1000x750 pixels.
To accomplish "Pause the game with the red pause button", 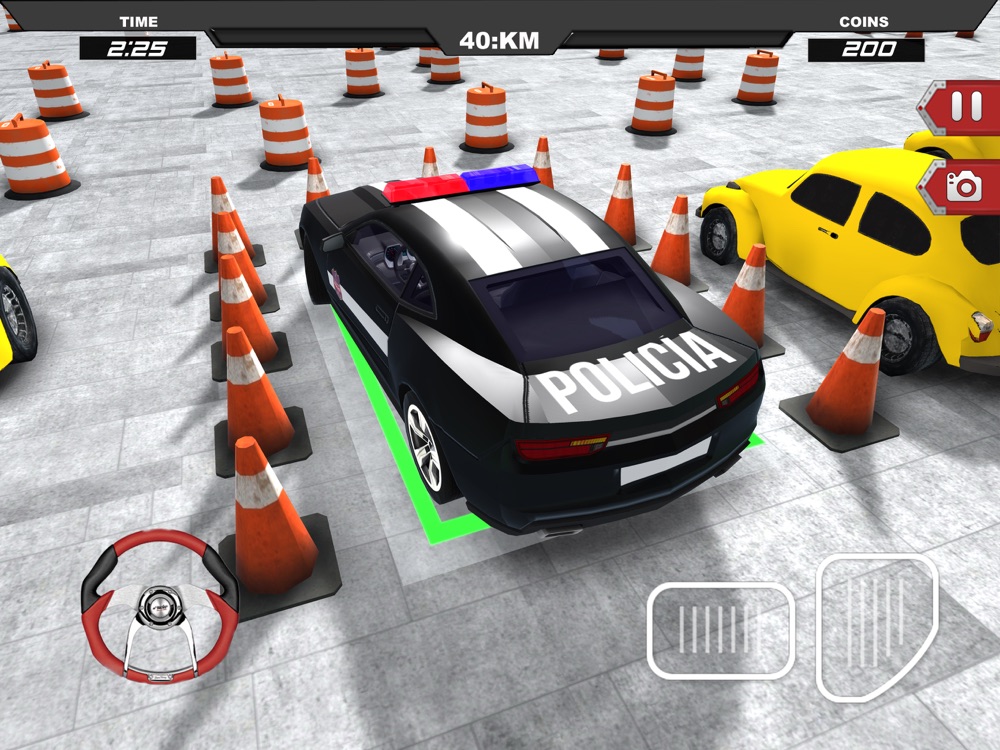I will [x=965, y=108].
